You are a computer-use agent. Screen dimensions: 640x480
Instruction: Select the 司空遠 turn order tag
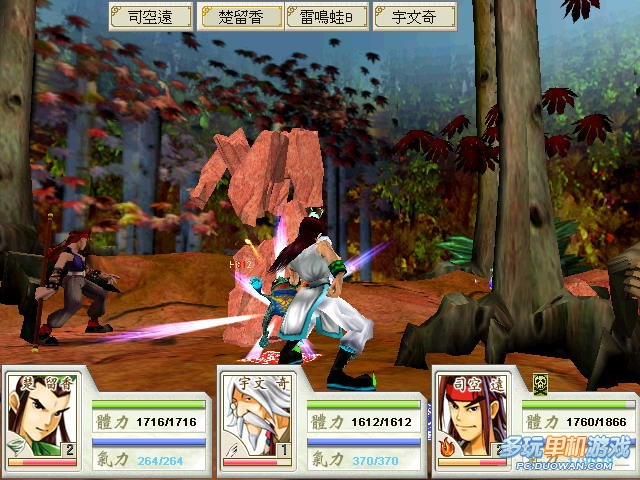point(149,16)
